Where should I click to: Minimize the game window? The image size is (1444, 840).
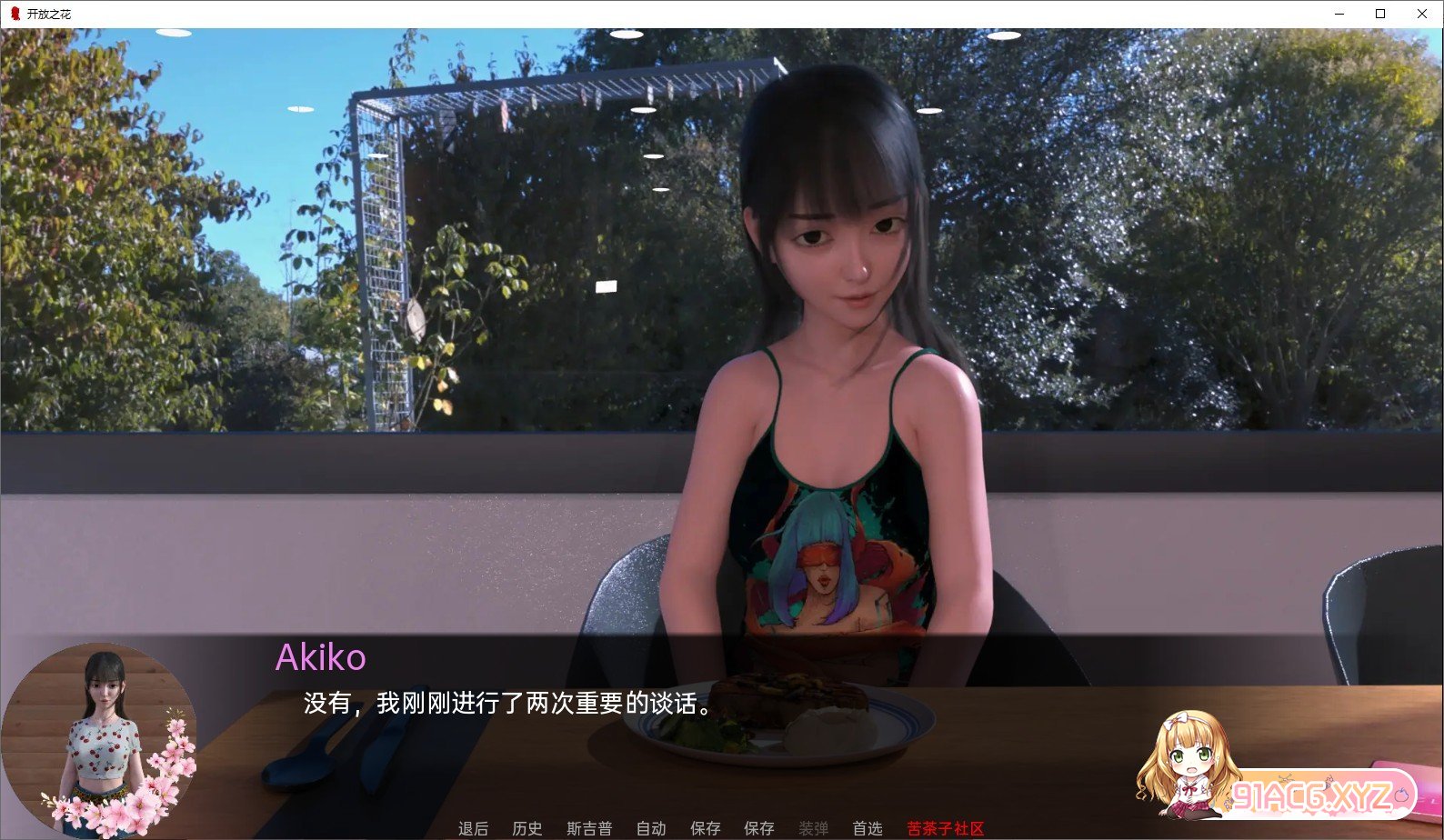click(x=1339, y=14)
